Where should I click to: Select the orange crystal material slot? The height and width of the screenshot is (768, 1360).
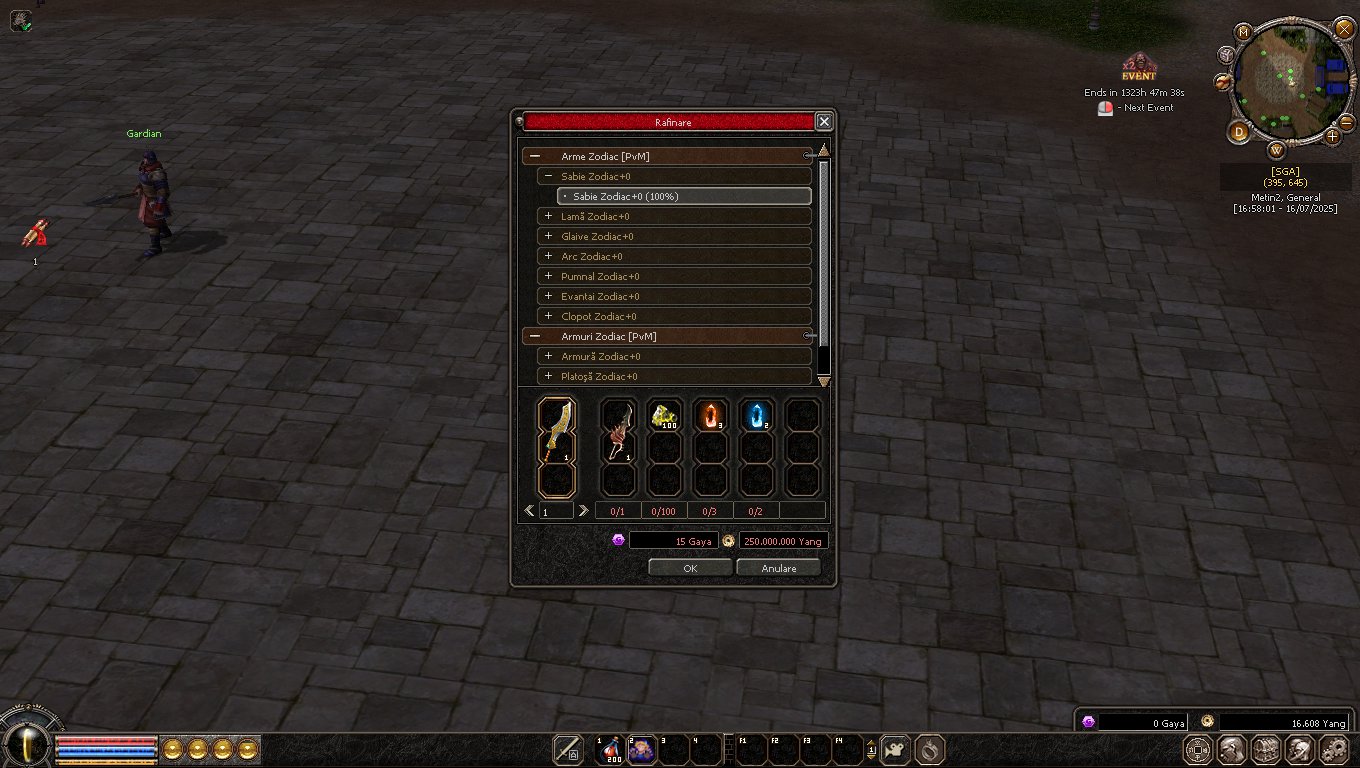[x=710, y=415]
